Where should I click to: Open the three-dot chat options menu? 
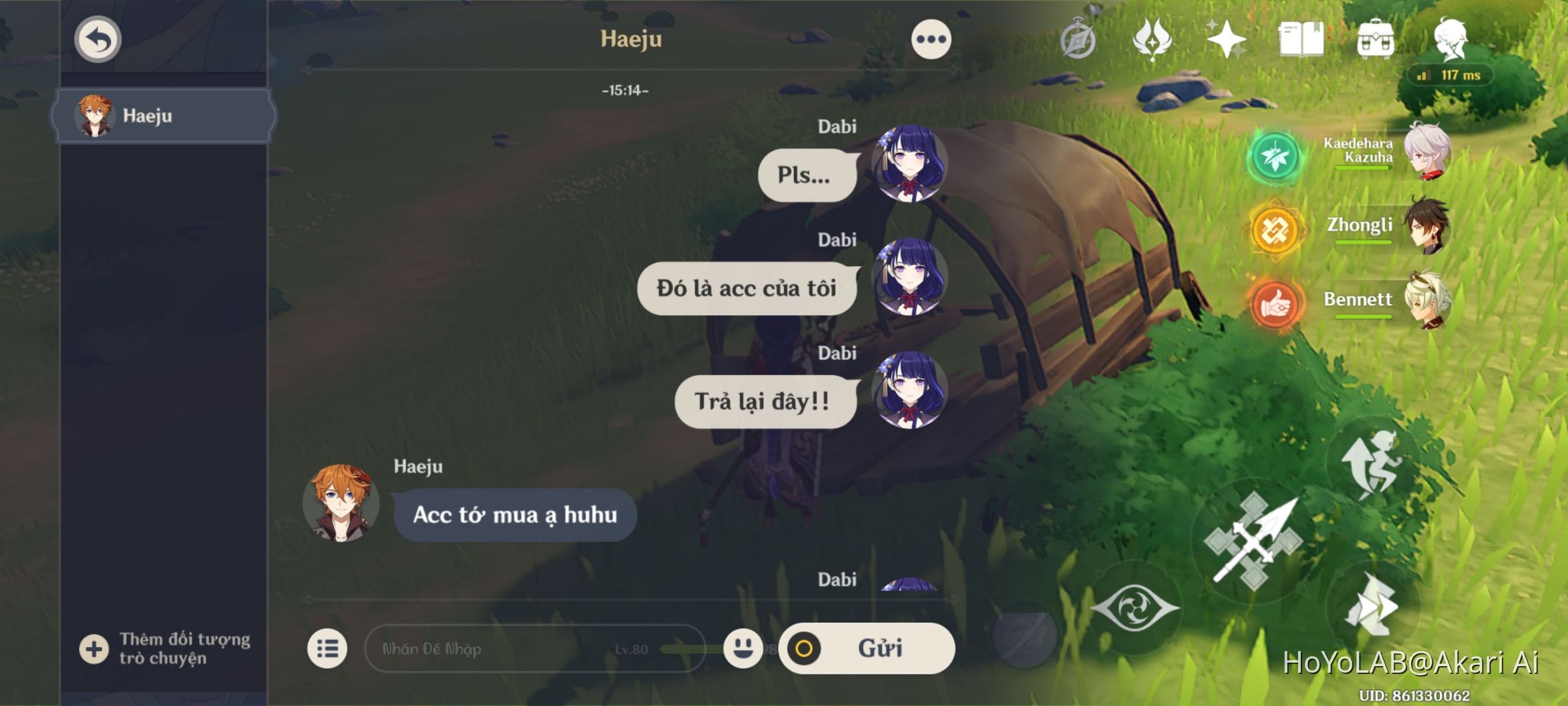pyautogui.click(x=930, y=39)
